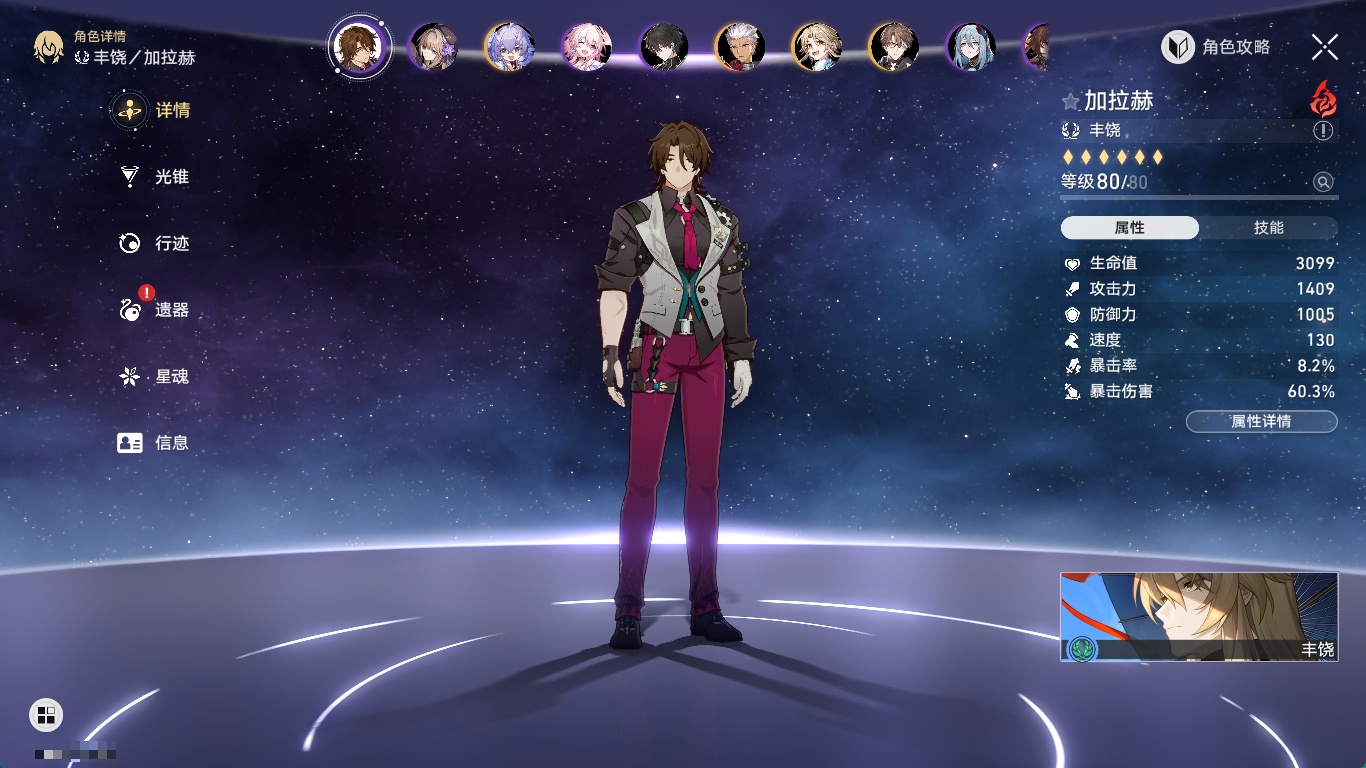Image resolution: width=1366 pixels, height=768 pixels.
Task: Choose the portrait with purple flower hat
Action: 434,47
